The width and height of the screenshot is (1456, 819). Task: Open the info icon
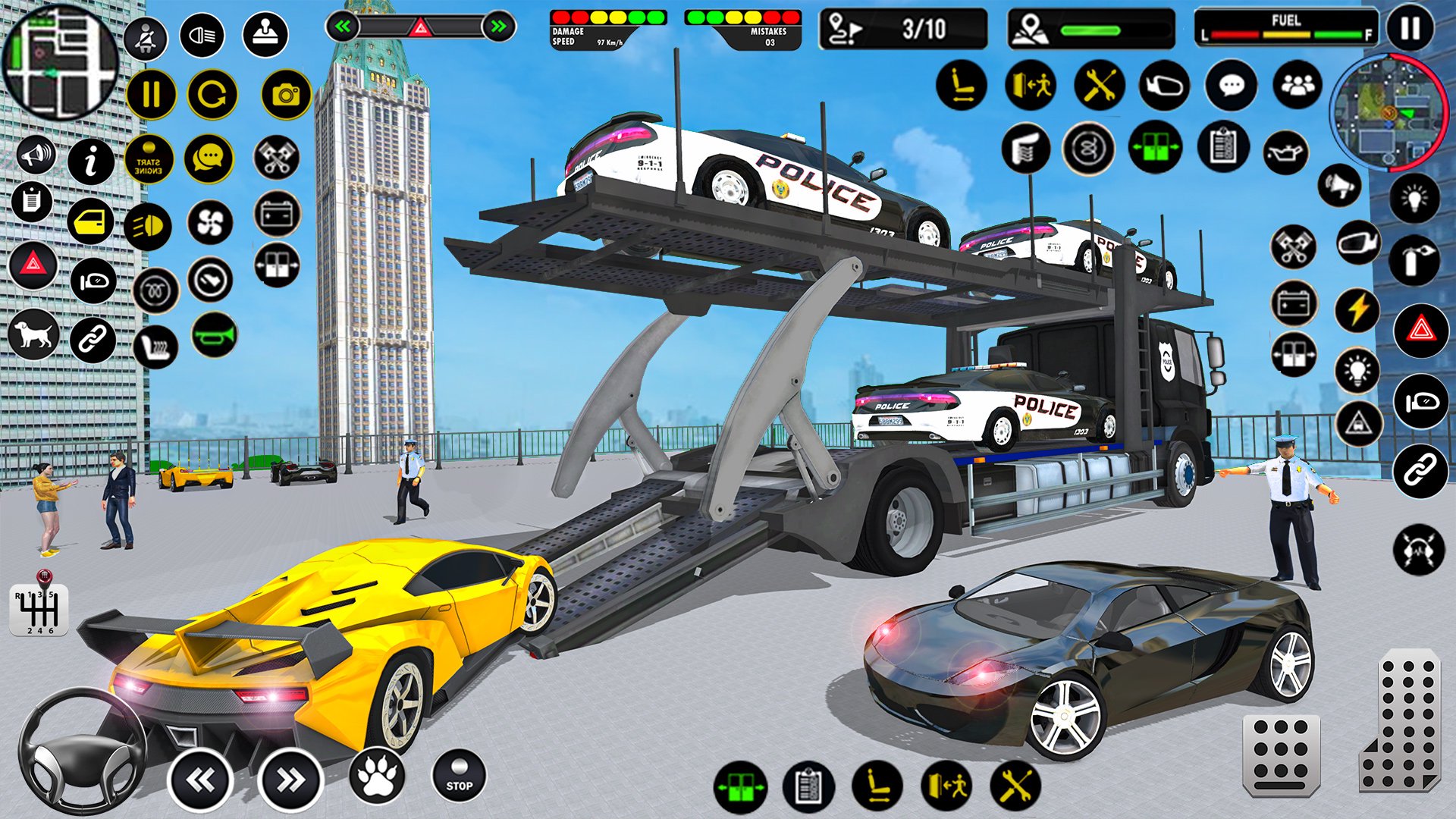click(x=91, y=161)
